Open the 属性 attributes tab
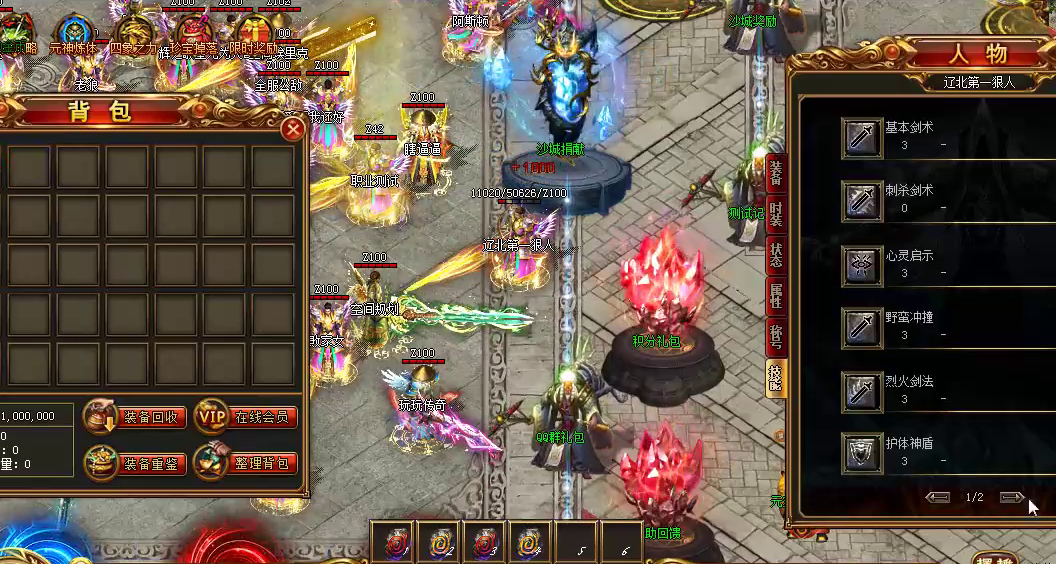The height and width of the screenshot is (564, 1056). (x=776, y=295)
